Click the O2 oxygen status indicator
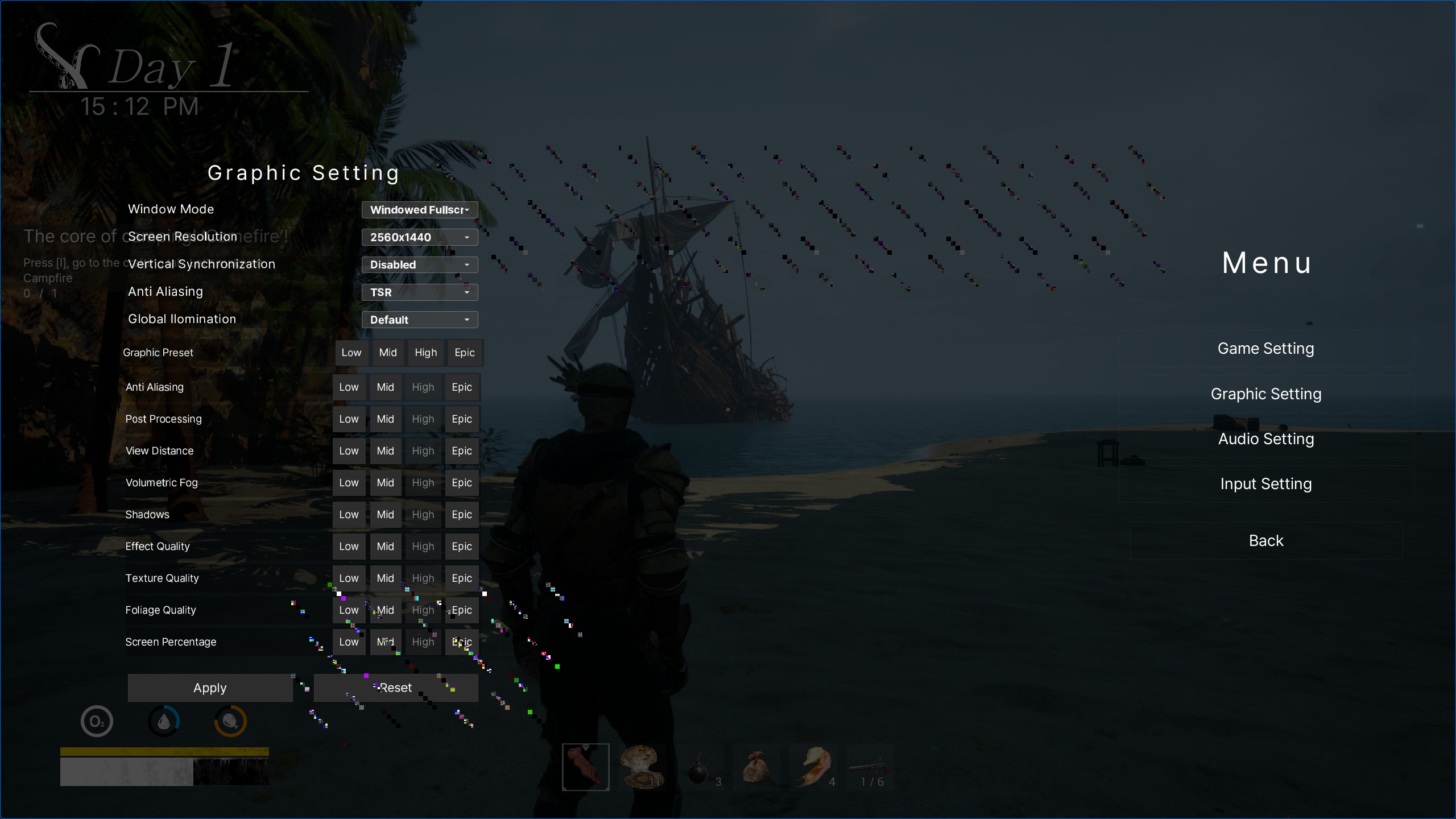Image resolution: width=1456 pixels, height=819 pixels. pyautogui.click(x=96, y=721)
